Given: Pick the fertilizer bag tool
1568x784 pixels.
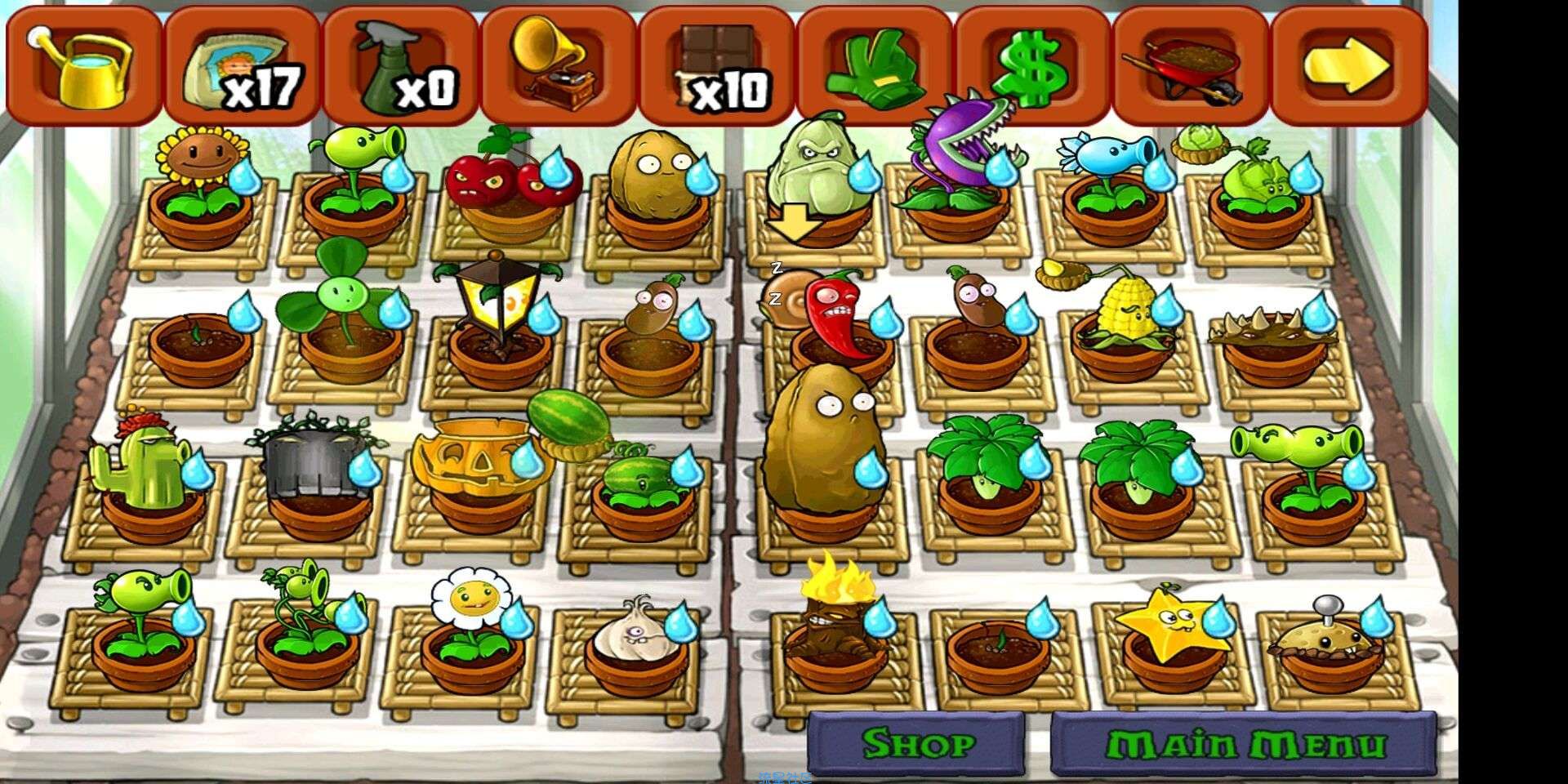Looking at the screenshot, I should (242, 67).
